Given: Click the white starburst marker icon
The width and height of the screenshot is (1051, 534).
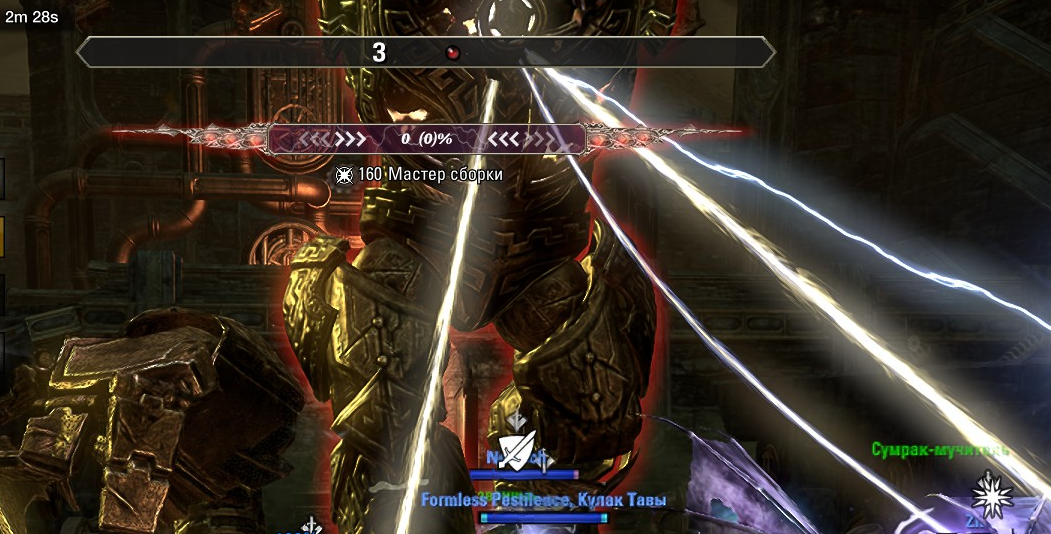Looking at the screenshot, I should [992, 492].
